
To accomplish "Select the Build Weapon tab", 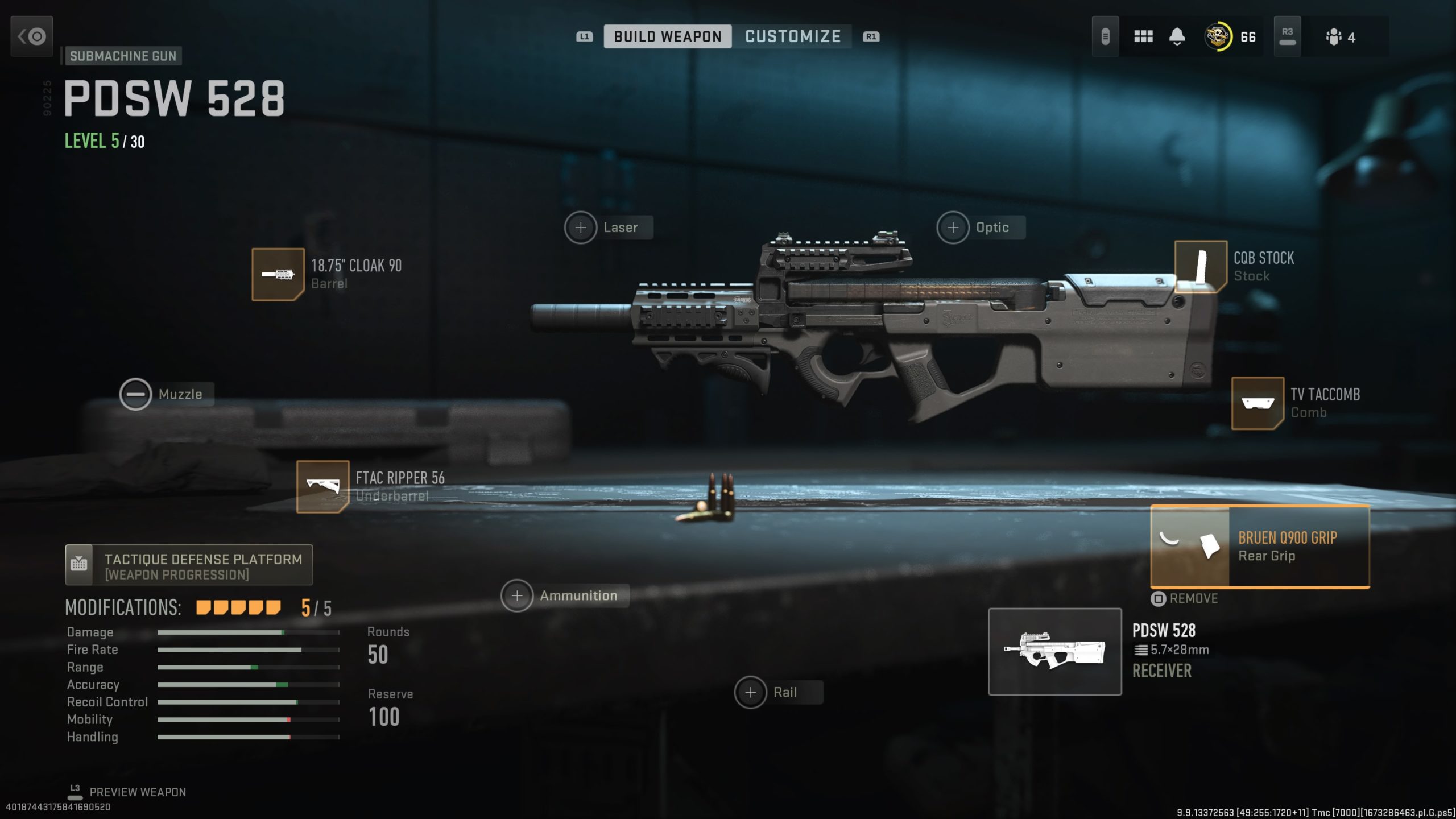I will [x=667, y=36].
